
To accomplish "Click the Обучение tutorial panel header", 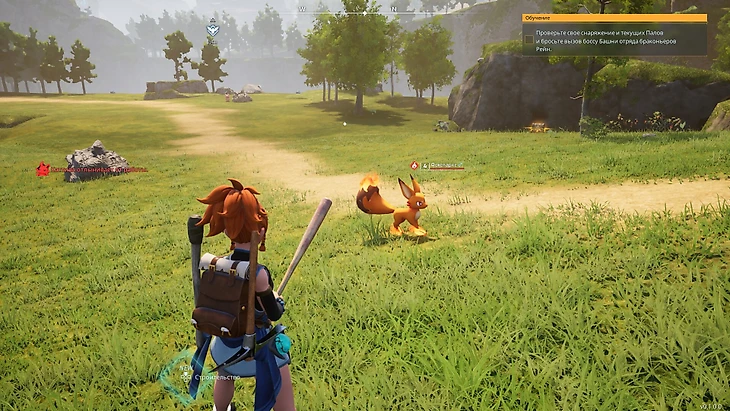I will click(x=614, y=18).
